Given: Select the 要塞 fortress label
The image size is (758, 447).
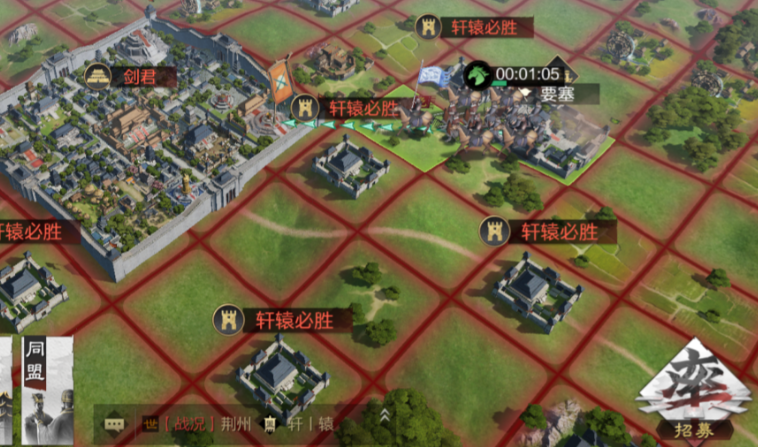Looking at the screenshot, I should click(555, 94).
